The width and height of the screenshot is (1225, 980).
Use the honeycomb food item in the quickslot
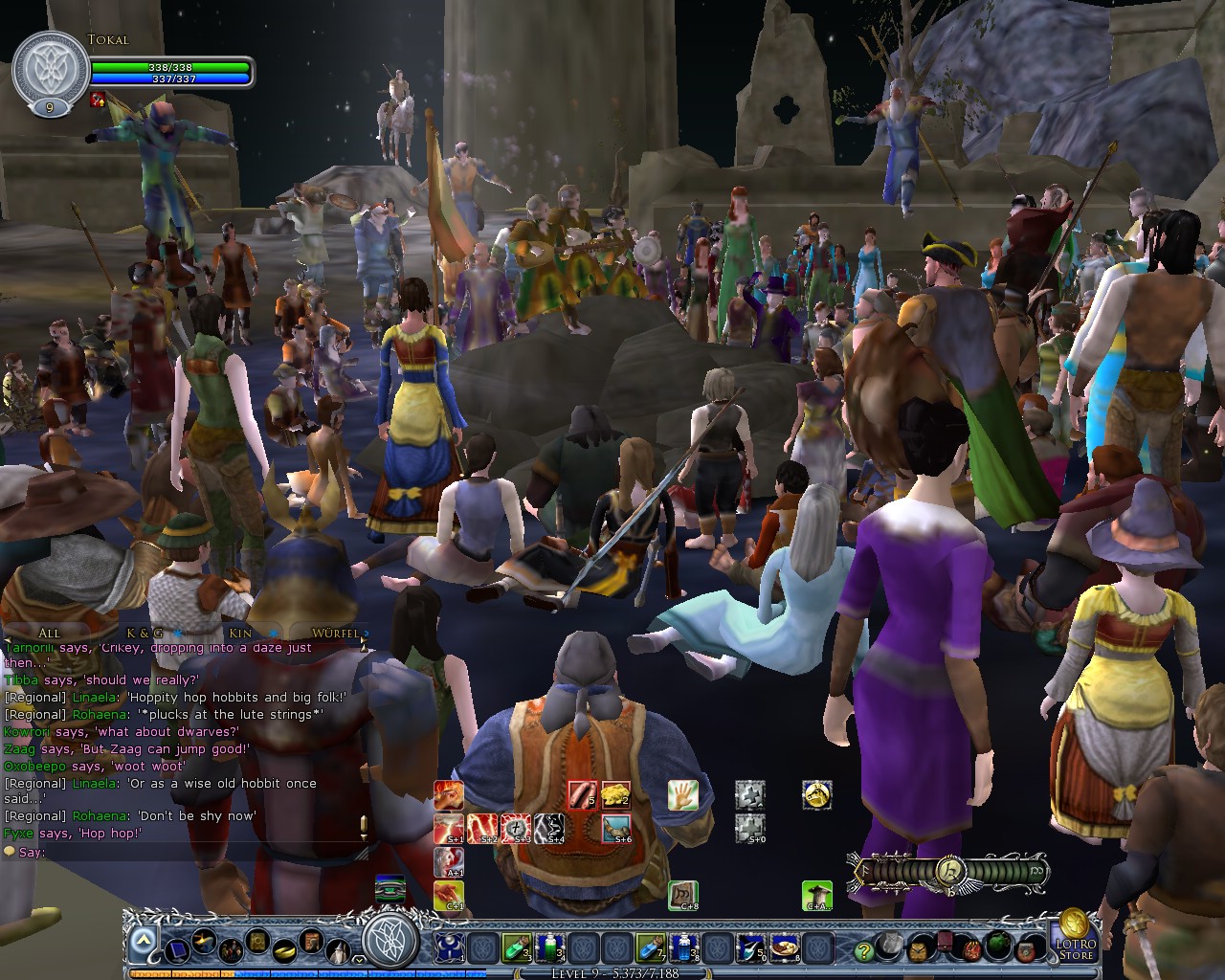tap(615, 796)
